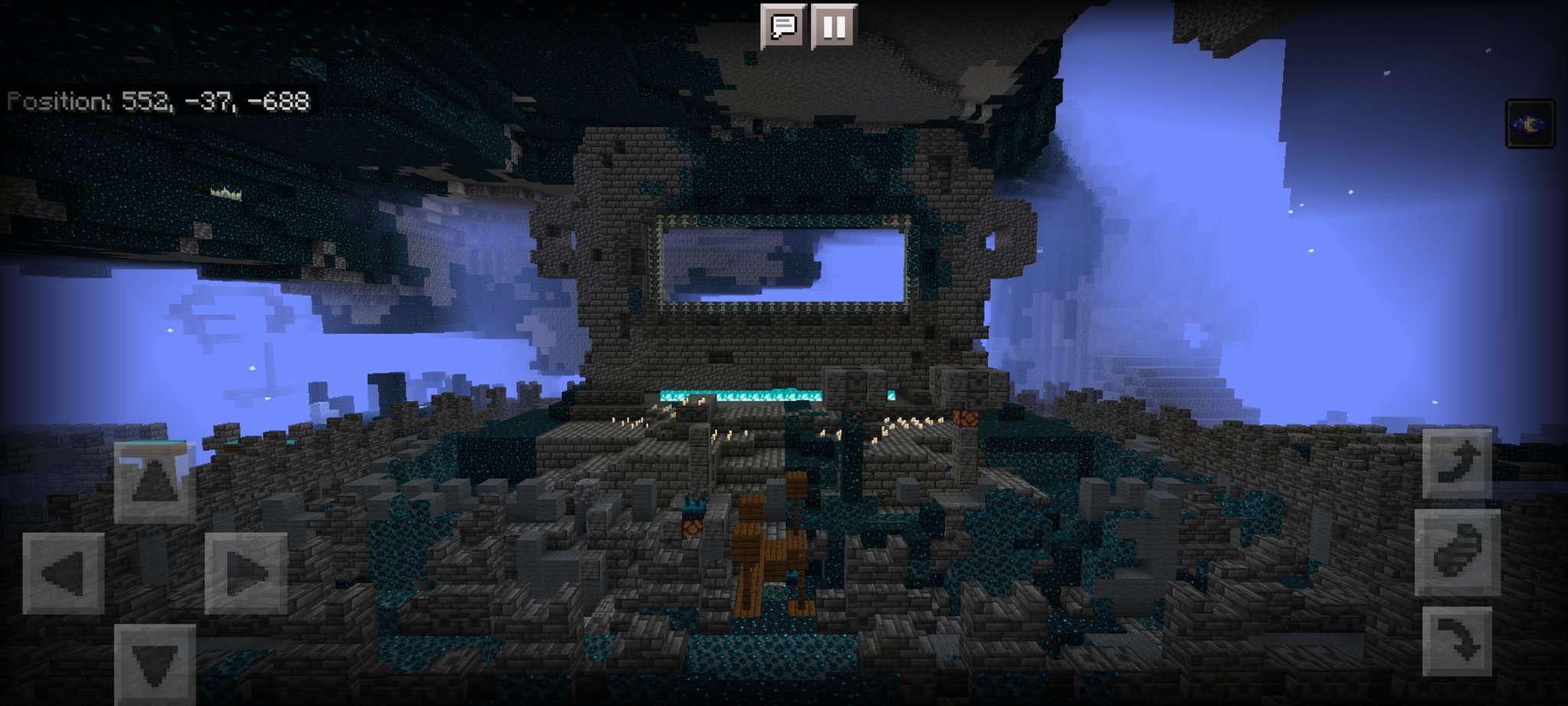This screenshot has height=706, width=1568.
Task: Tap the forward movement arrow on the D-pad
Action: [153, 482]
